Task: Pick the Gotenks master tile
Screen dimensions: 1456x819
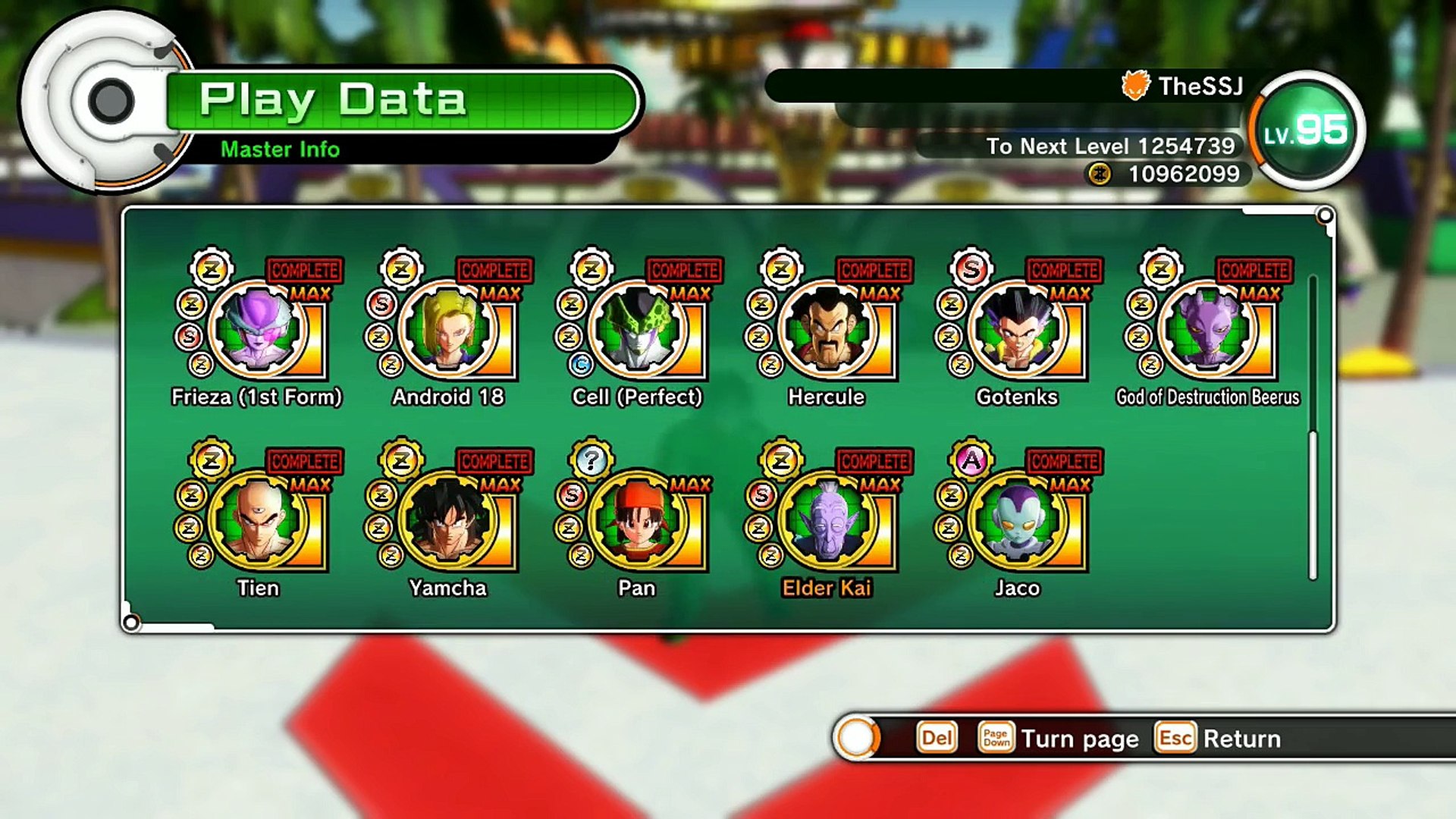Action: click(x=1017, y=330)
